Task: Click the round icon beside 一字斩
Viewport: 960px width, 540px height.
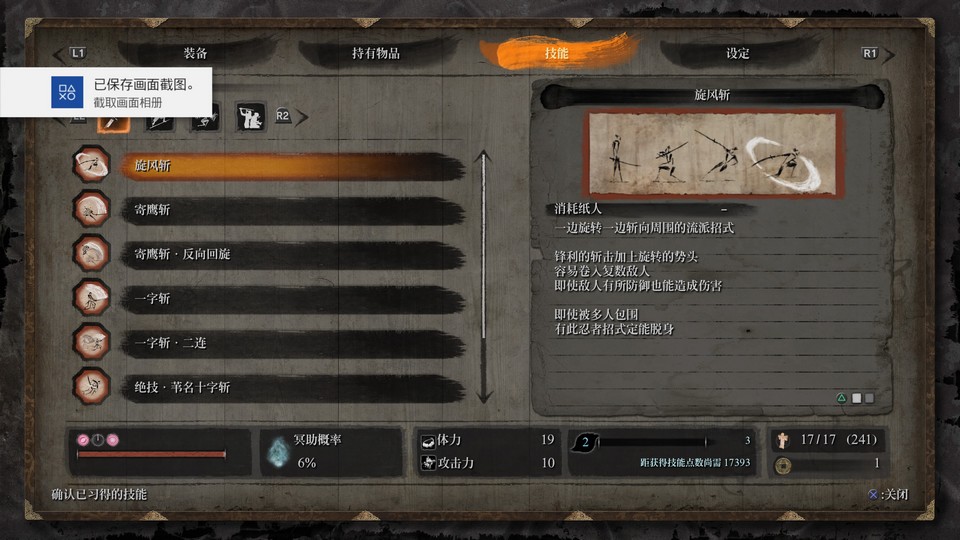Action: [x=93, y=298]
